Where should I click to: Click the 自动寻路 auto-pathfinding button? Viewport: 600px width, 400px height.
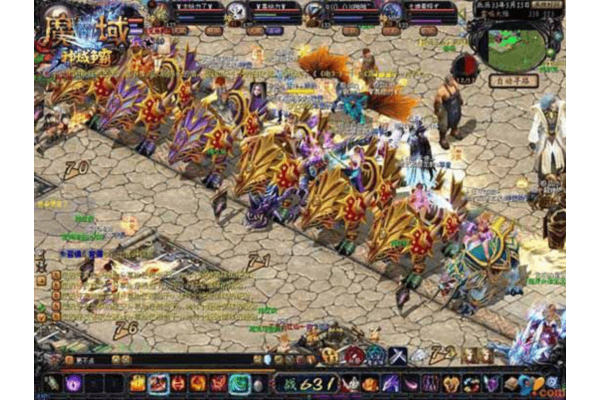pos(515,80)
